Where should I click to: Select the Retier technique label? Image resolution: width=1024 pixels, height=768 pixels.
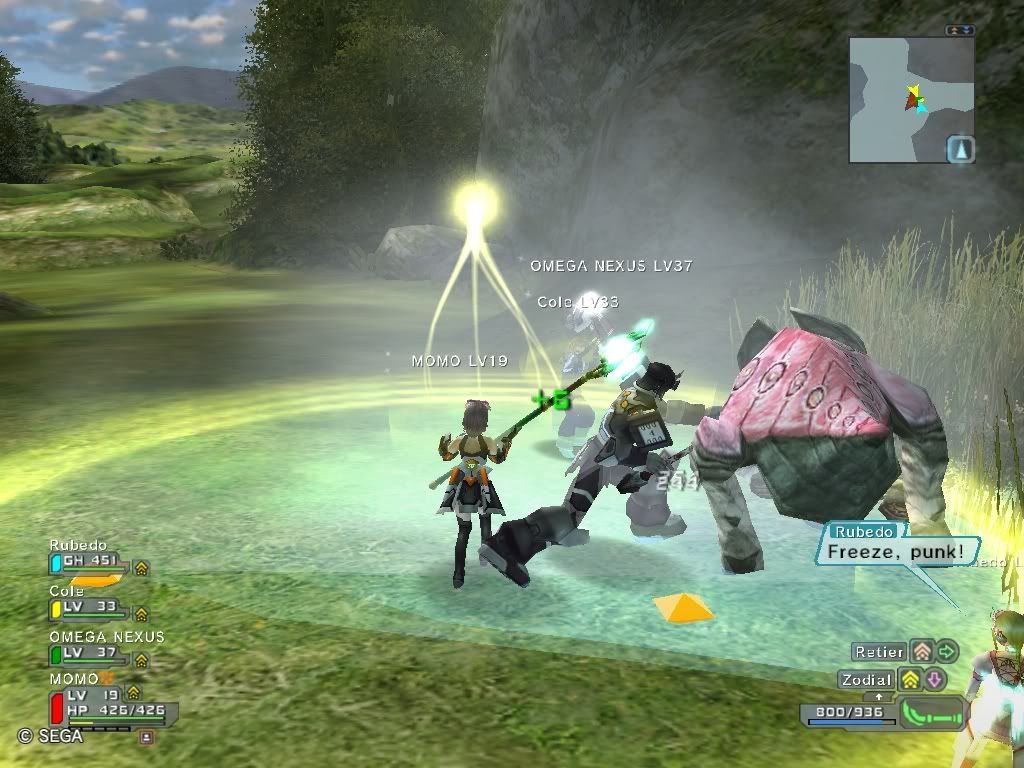pyautogui.click(x=880, y=652)
